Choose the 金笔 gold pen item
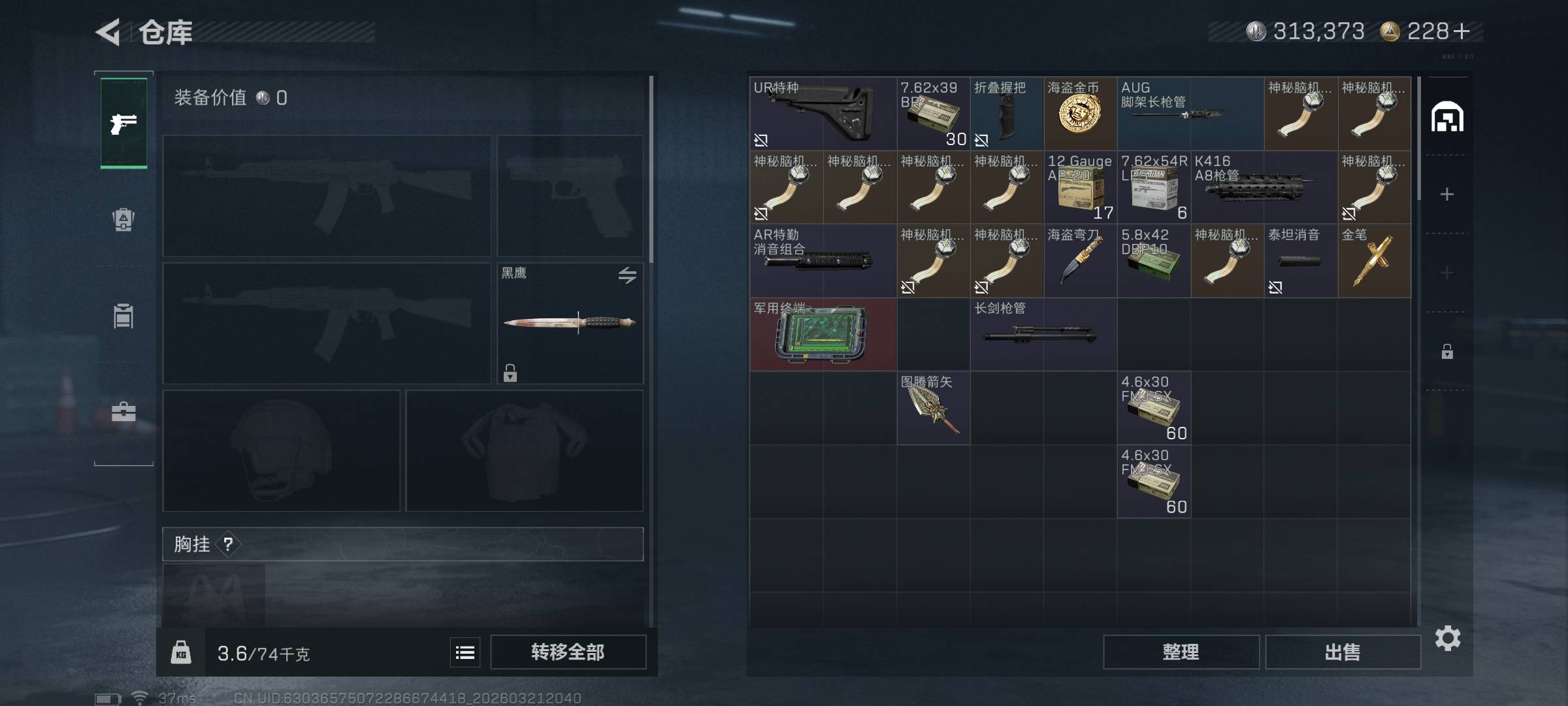 [1374, 261]
